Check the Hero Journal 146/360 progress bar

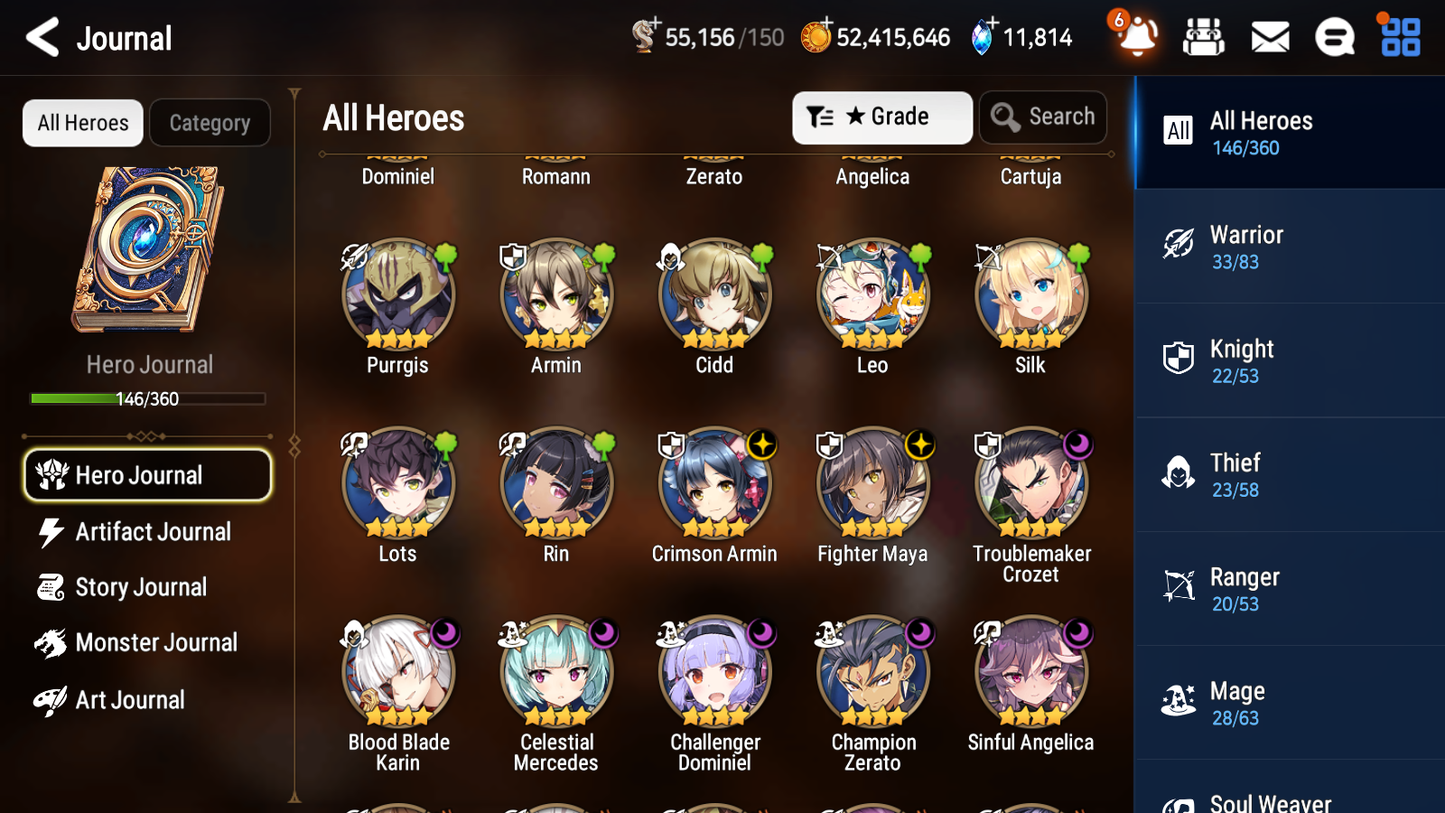tap(149, 398)
